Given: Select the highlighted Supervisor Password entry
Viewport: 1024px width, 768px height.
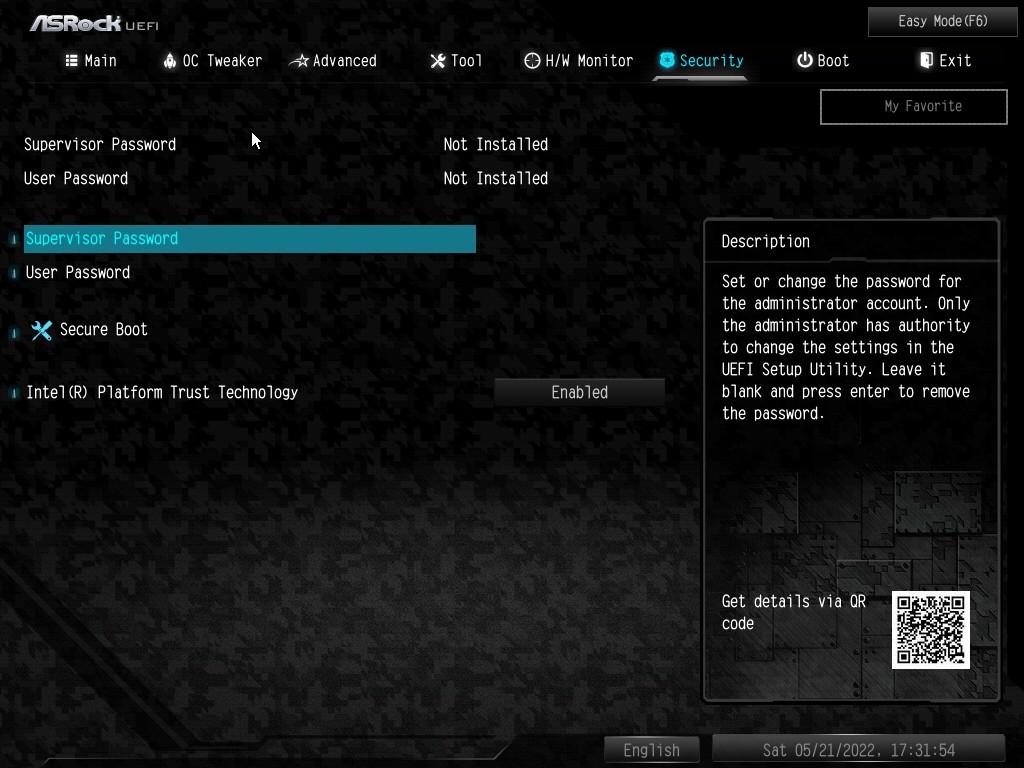Looking at the screenshot, I should 249,239.
